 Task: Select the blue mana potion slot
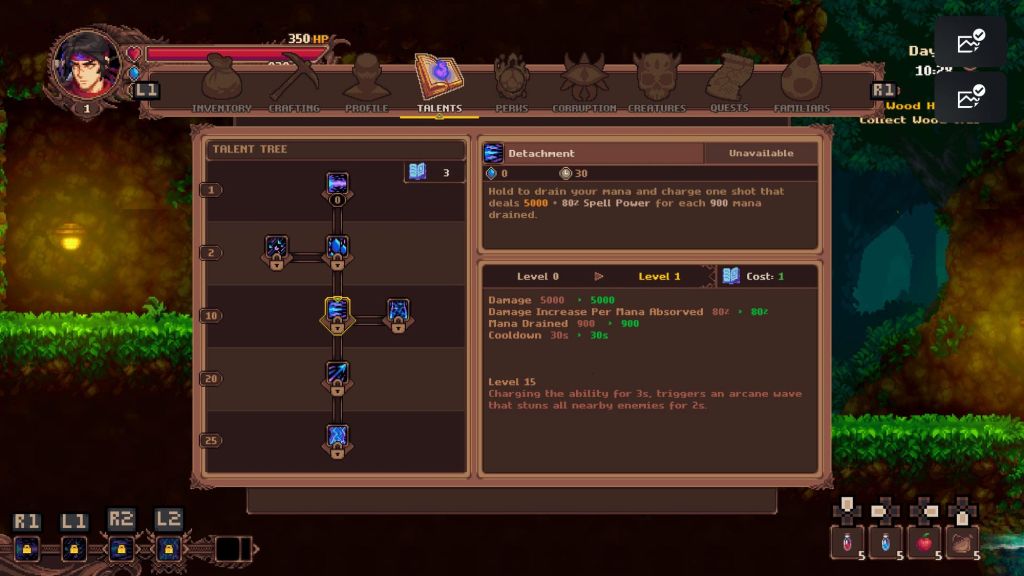point(886,542)
